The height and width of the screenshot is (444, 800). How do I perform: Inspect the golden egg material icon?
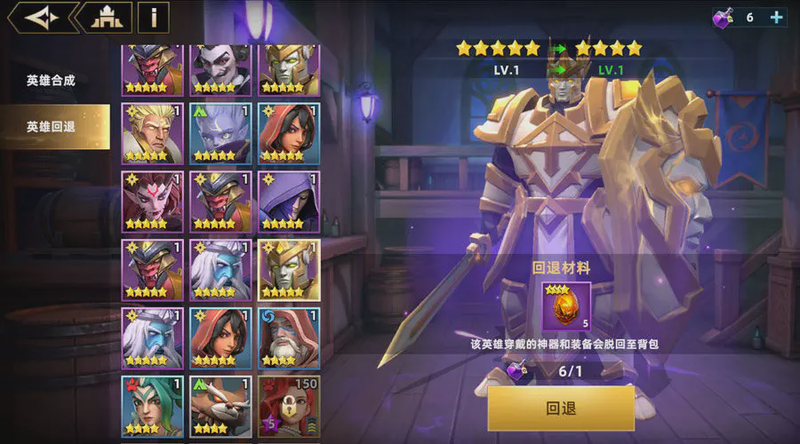pos(560,305)
